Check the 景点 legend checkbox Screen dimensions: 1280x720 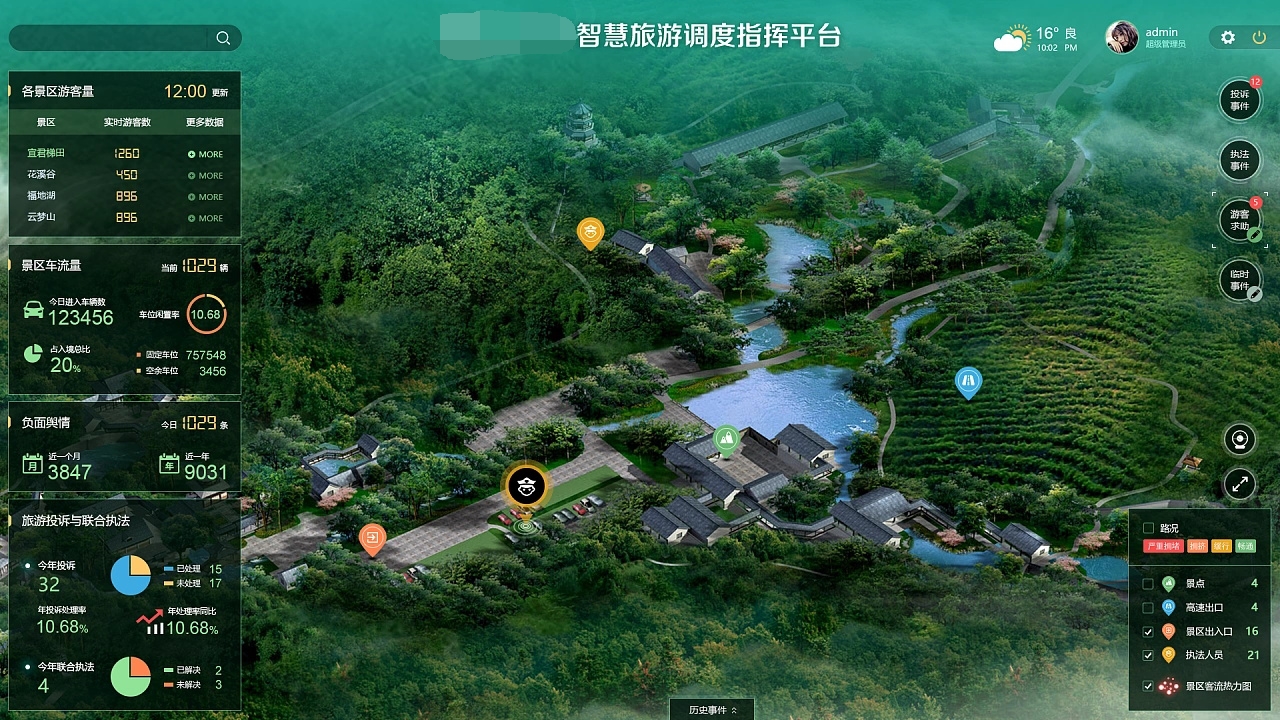1147,583
